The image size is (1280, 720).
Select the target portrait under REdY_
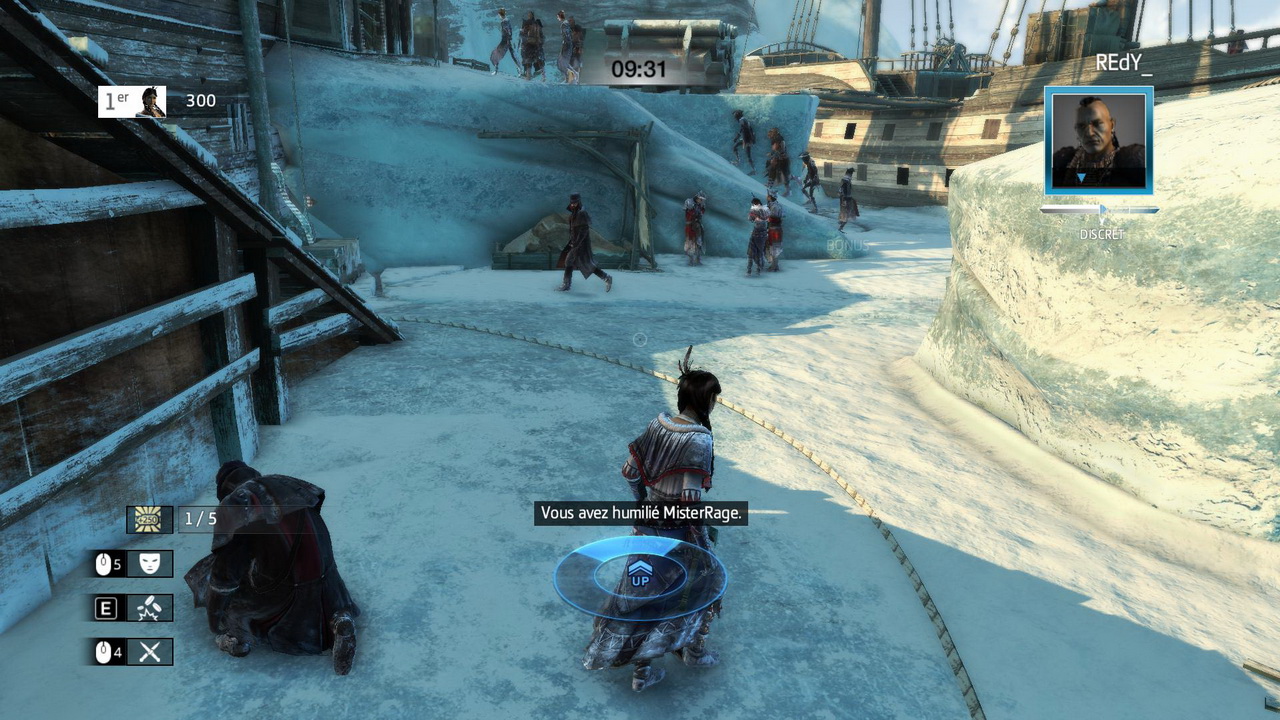click(x=1098, y=141)
